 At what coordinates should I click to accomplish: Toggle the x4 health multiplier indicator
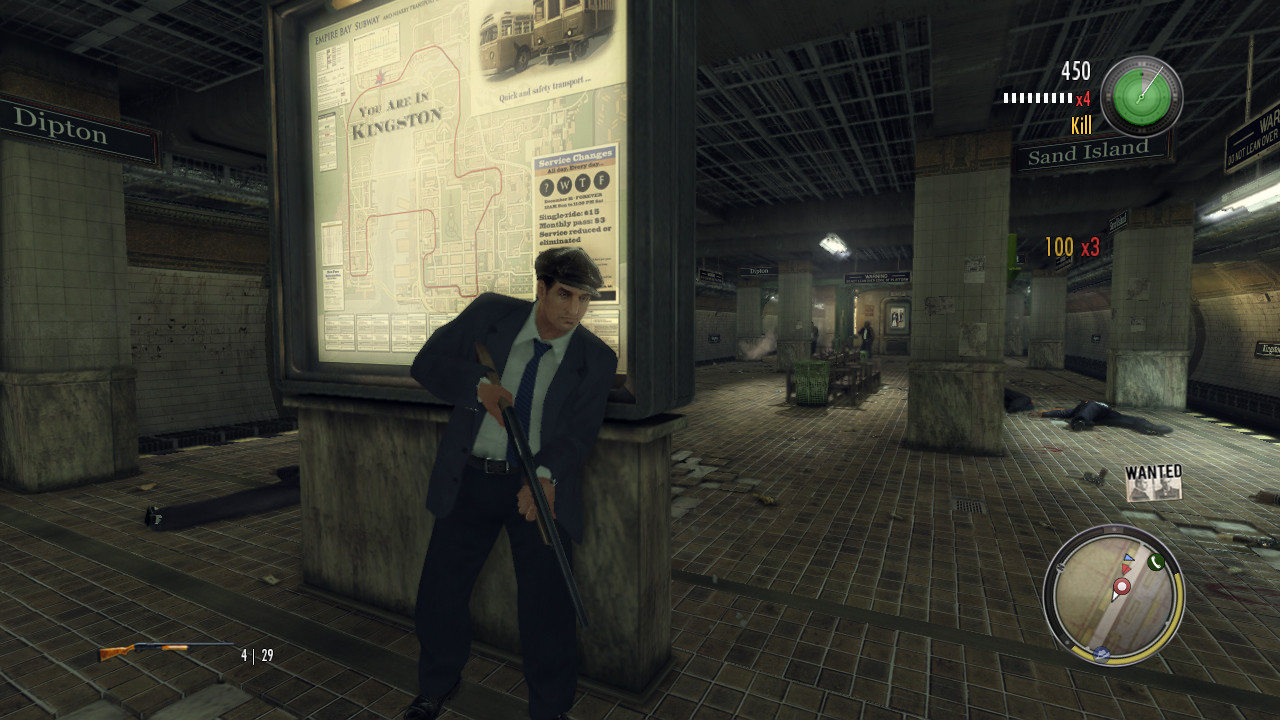pyautogui.click(x=1086, y=98)
